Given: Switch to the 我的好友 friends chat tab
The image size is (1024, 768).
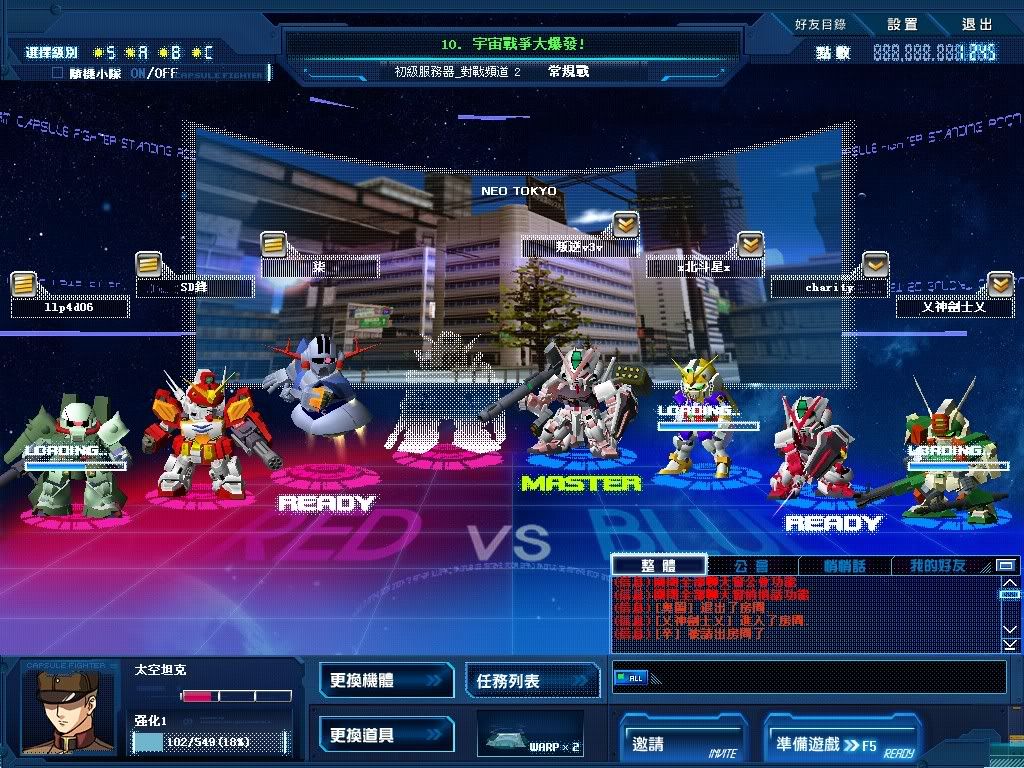Looking at the screenshot, I should pyautogui.click(x=937, y=566).
